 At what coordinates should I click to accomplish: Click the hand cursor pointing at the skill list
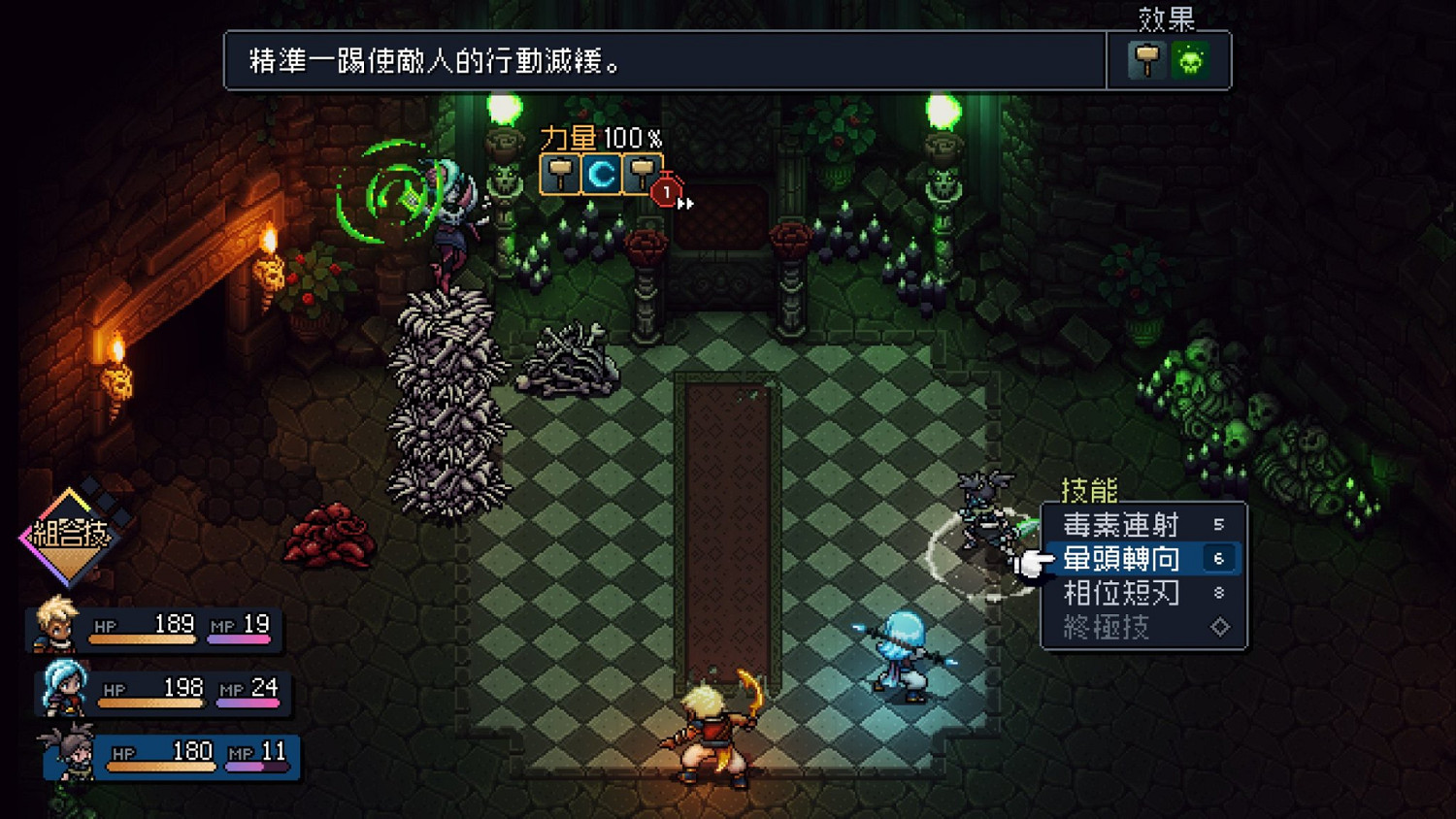pos(1034,566)
